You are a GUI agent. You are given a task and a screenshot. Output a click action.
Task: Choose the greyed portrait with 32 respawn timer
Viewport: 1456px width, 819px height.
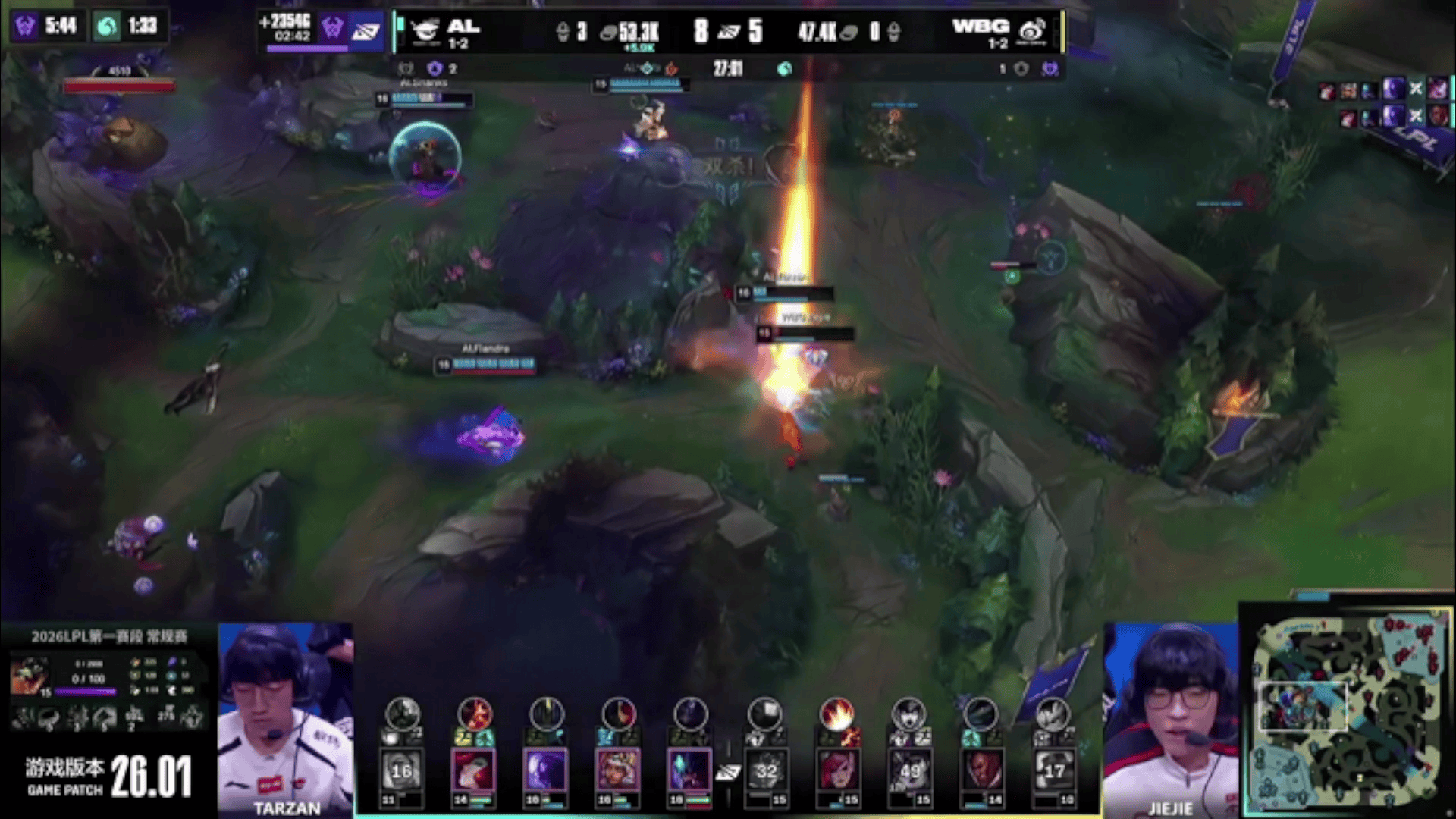766,770
